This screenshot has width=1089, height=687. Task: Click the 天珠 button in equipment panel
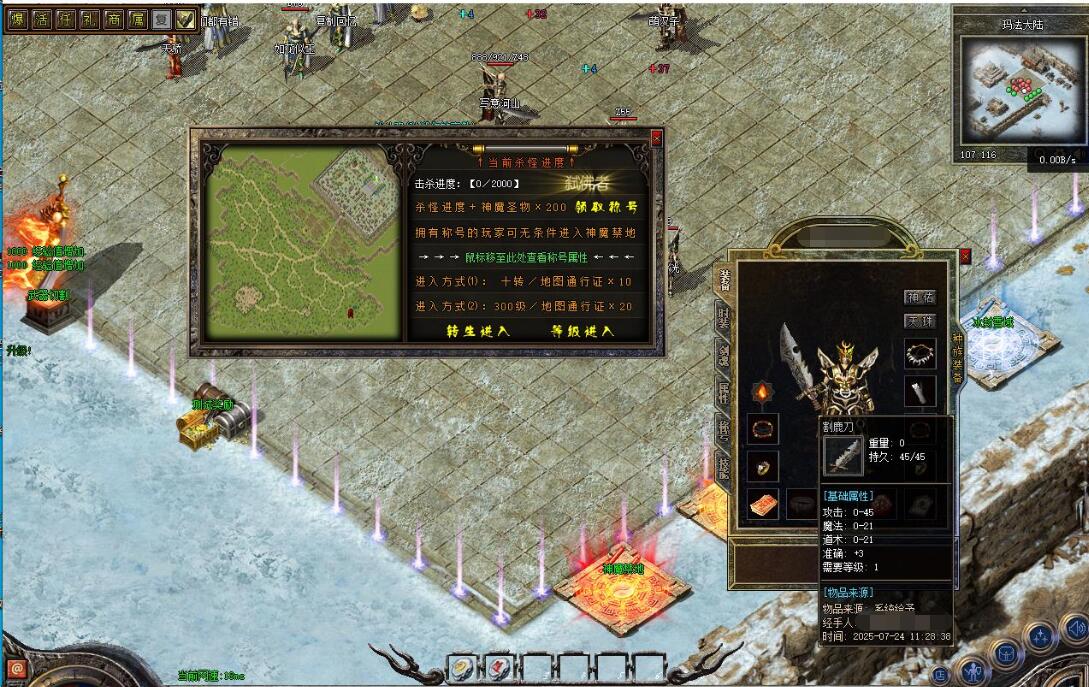[x=919, y=321]
